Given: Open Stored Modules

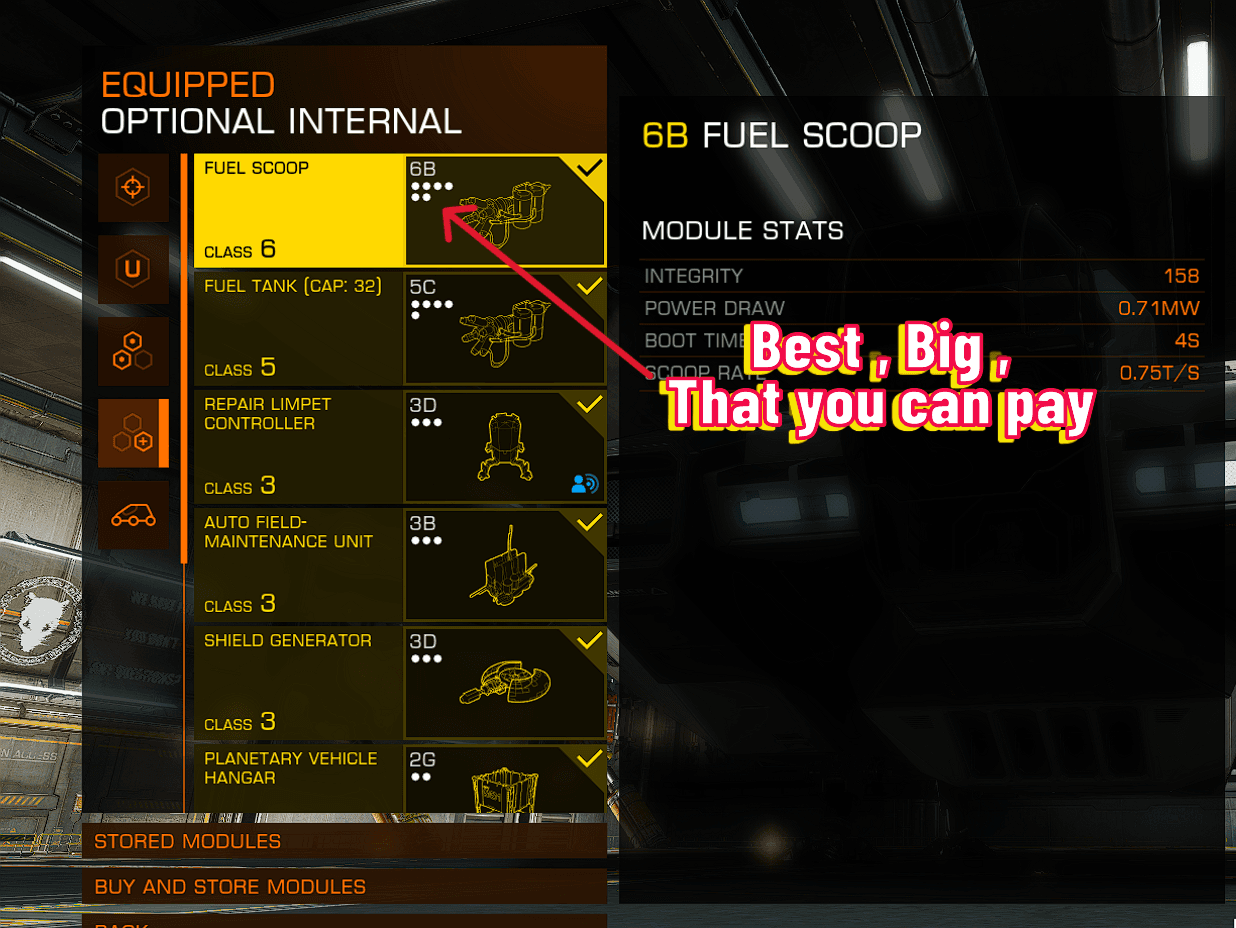Looking at the screenshot, I should [x=344, y=841].
